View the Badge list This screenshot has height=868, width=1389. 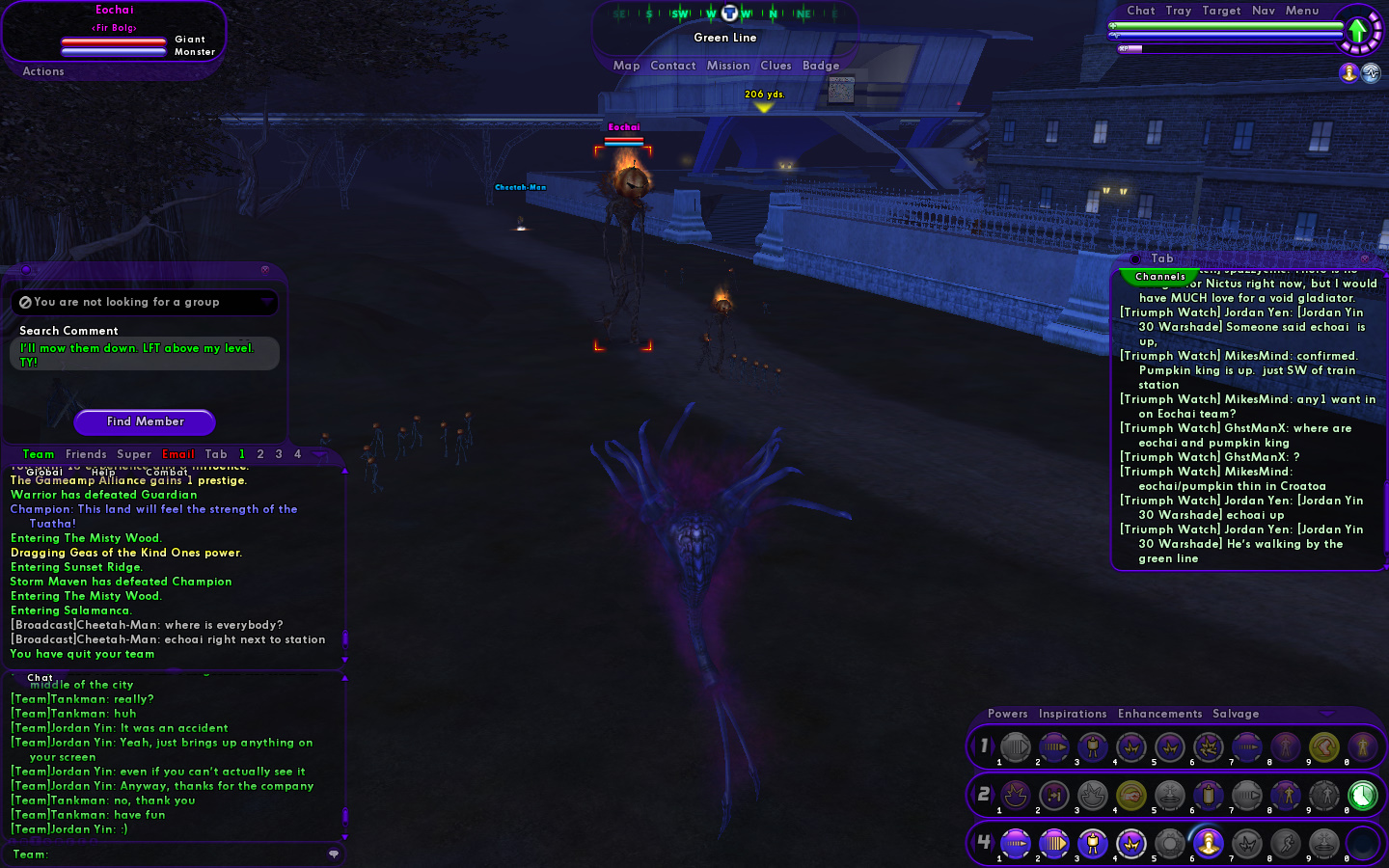coord(821,66)
